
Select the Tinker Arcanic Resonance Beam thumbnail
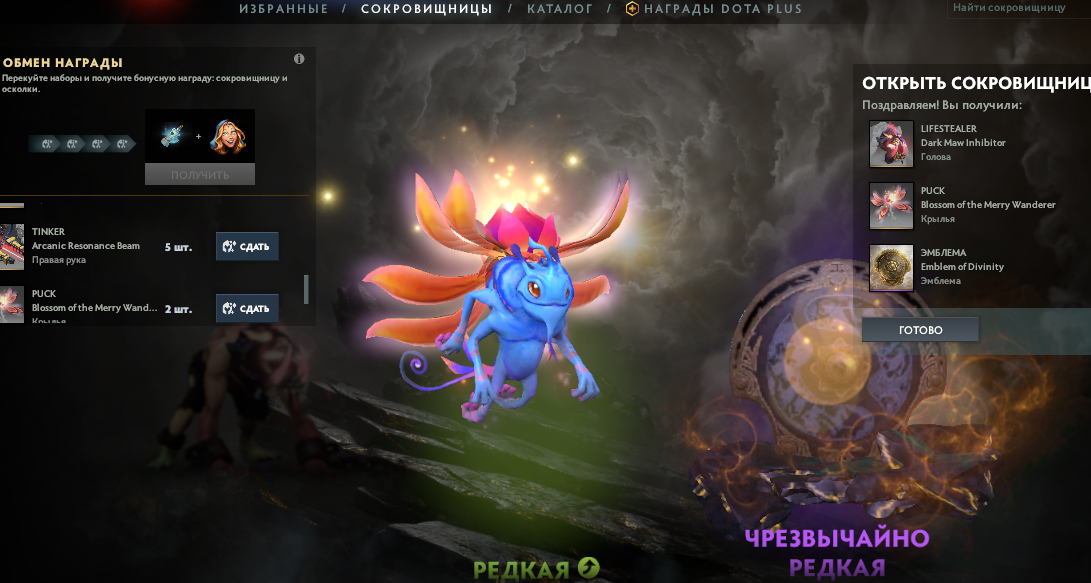point(11,246)
